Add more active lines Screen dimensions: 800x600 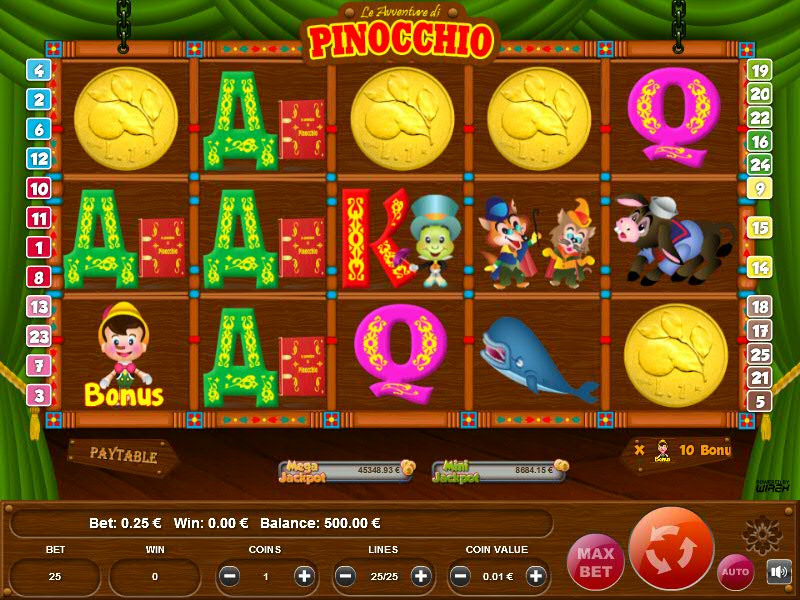[x=420, y=576]
